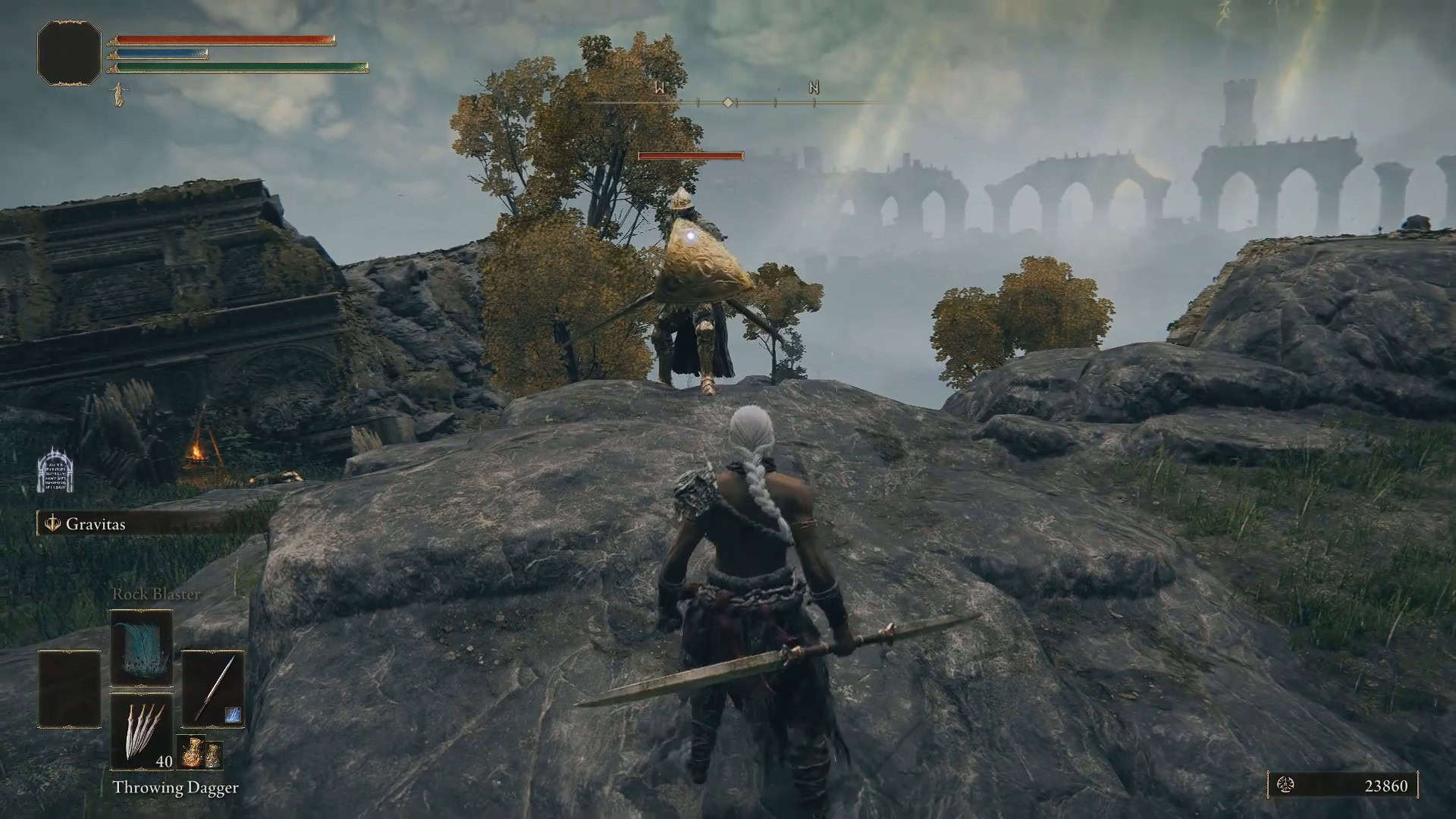Image resolution: width=1456 pixels, height=819 pixels.
Task: Click the compass bar's diamond marker
Action: tap(728, 102)
